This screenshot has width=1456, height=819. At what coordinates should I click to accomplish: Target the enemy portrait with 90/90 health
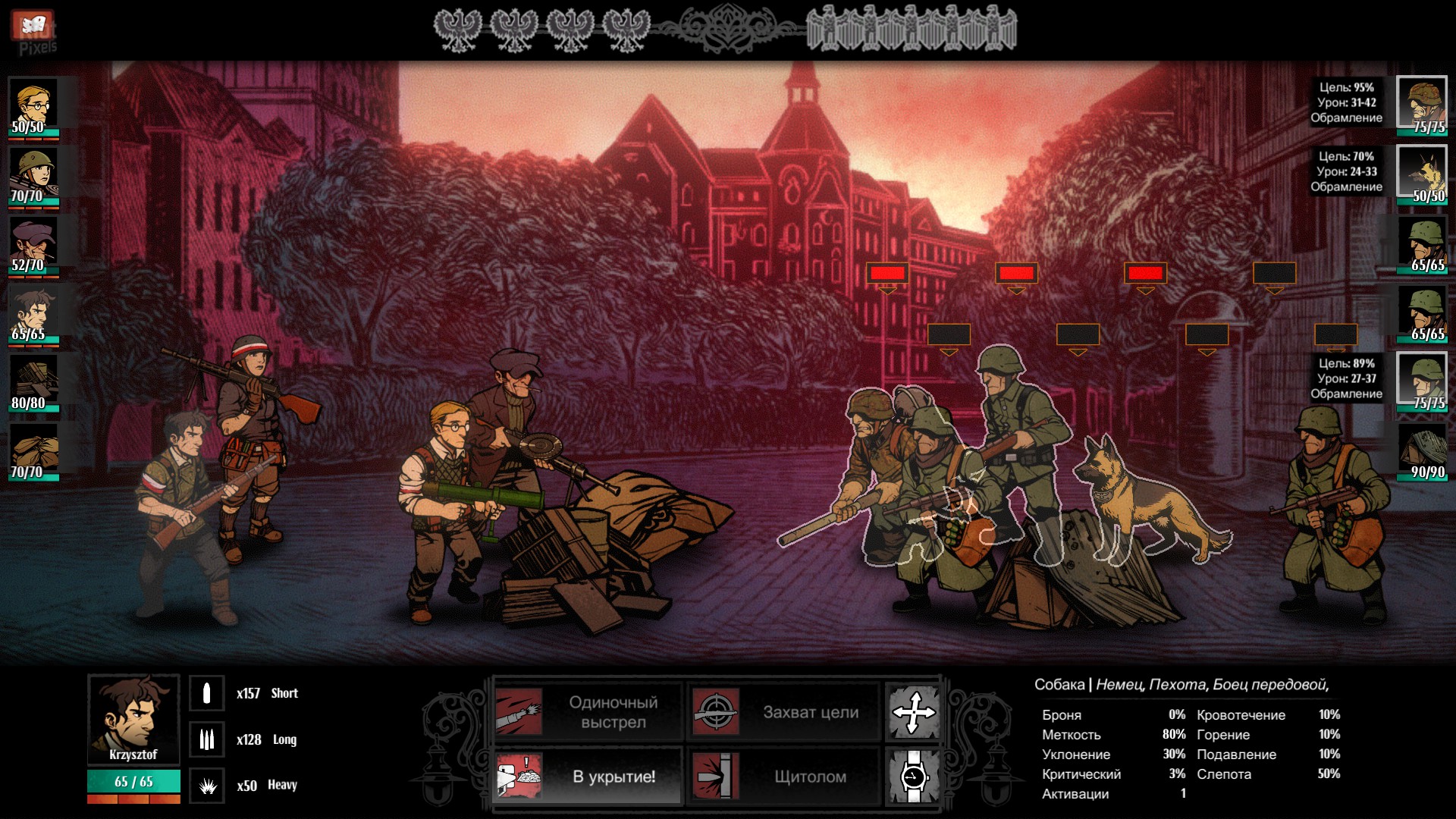point(1422,450)
